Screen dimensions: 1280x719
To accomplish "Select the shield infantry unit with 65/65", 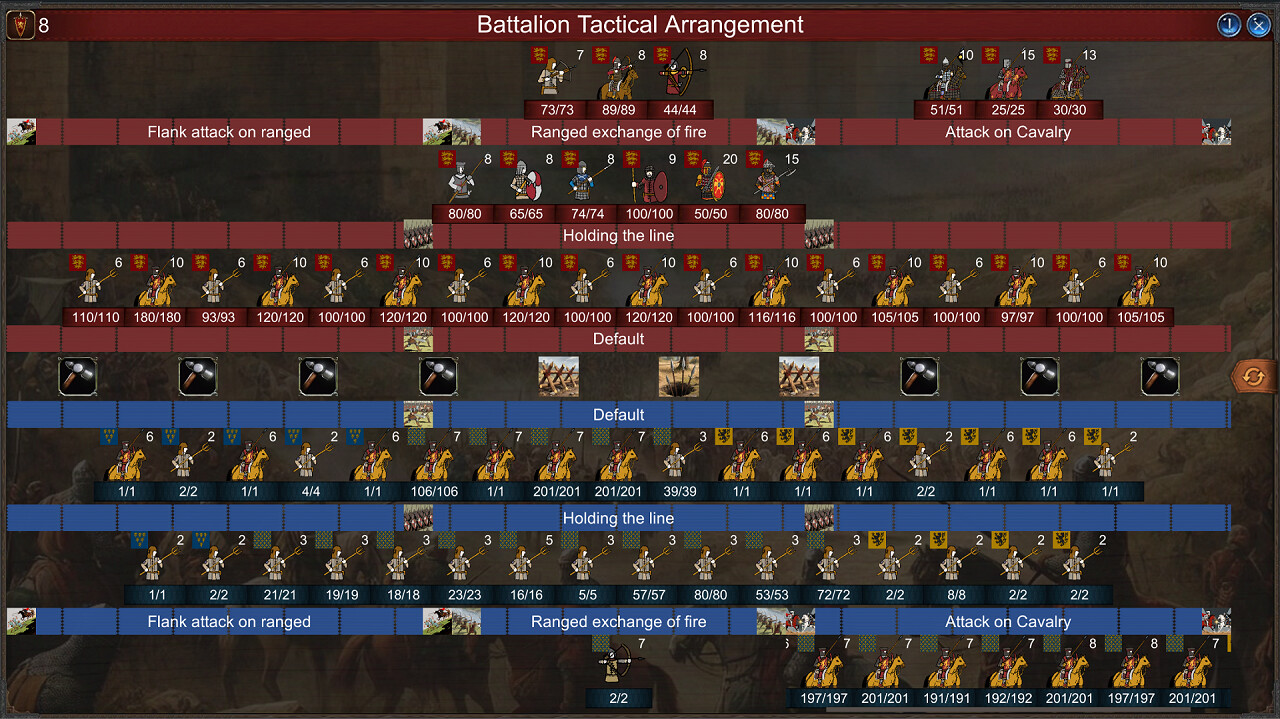I will (x=525, y=183).
